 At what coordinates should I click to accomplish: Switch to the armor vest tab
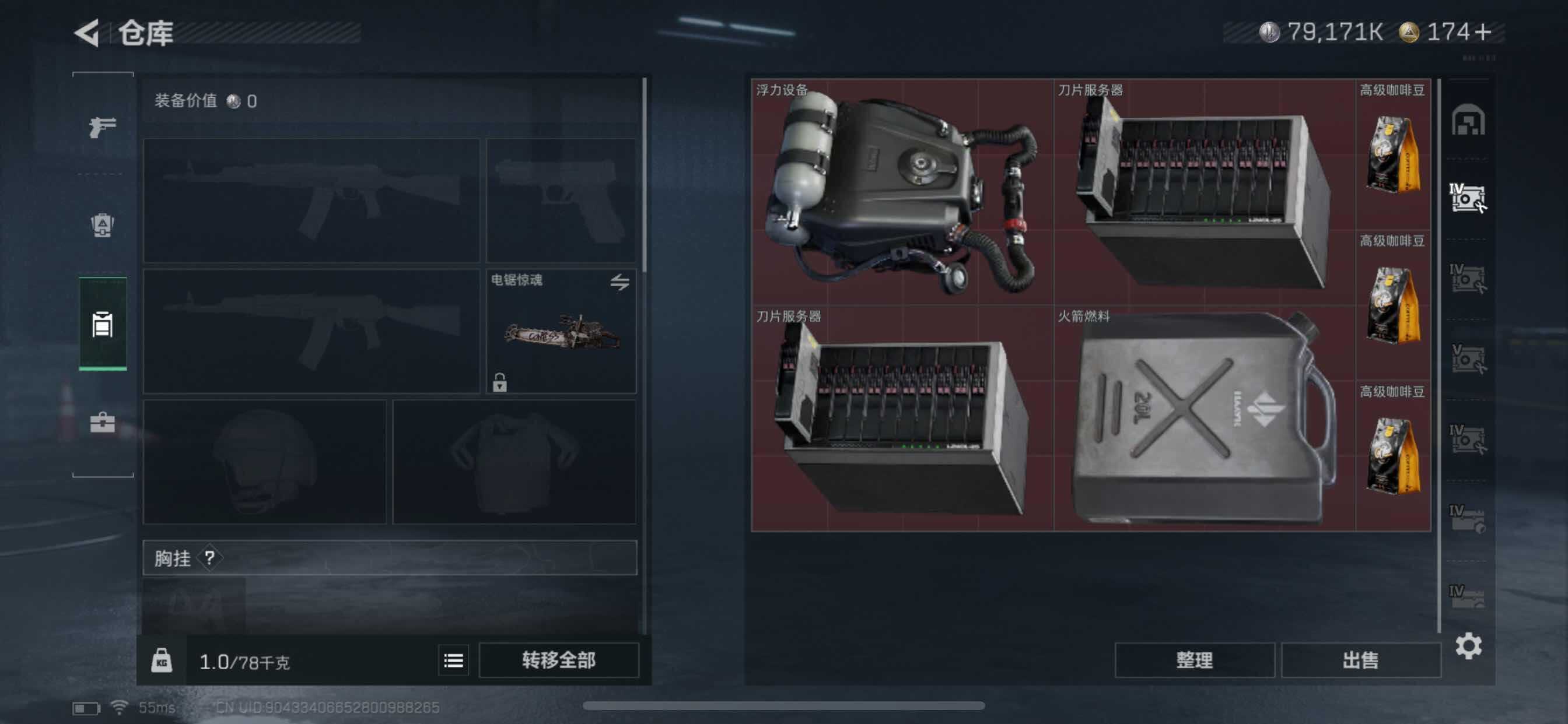[102, 225]
